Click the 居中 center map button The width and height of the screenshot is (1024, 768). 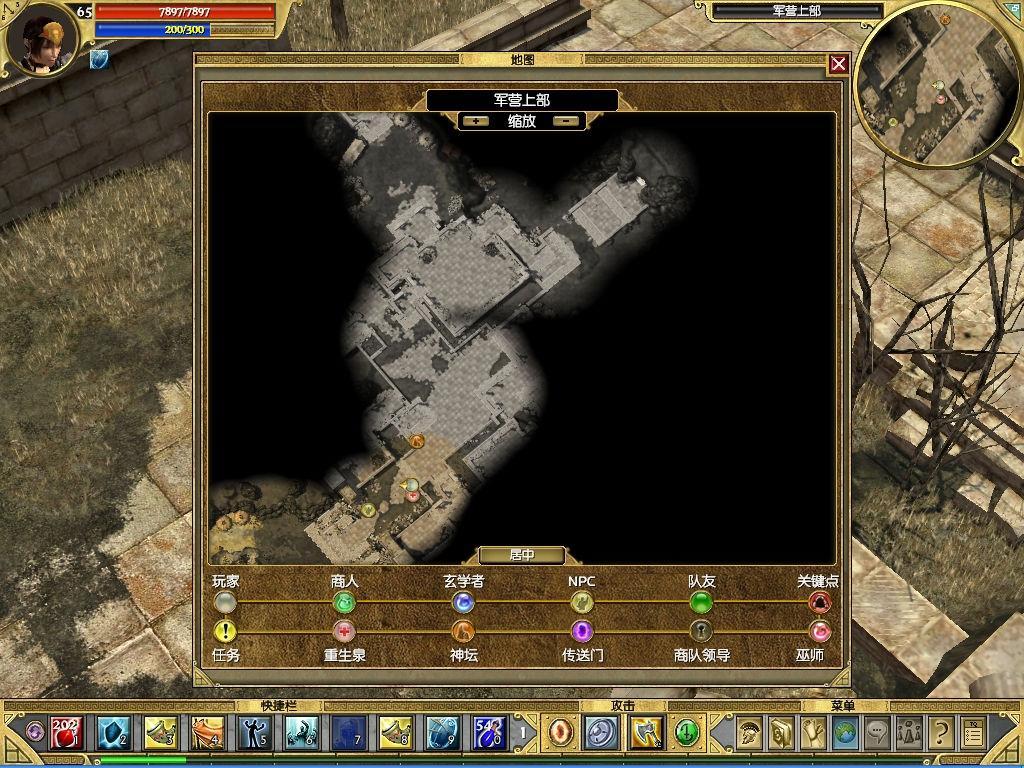tap(521, 555)
